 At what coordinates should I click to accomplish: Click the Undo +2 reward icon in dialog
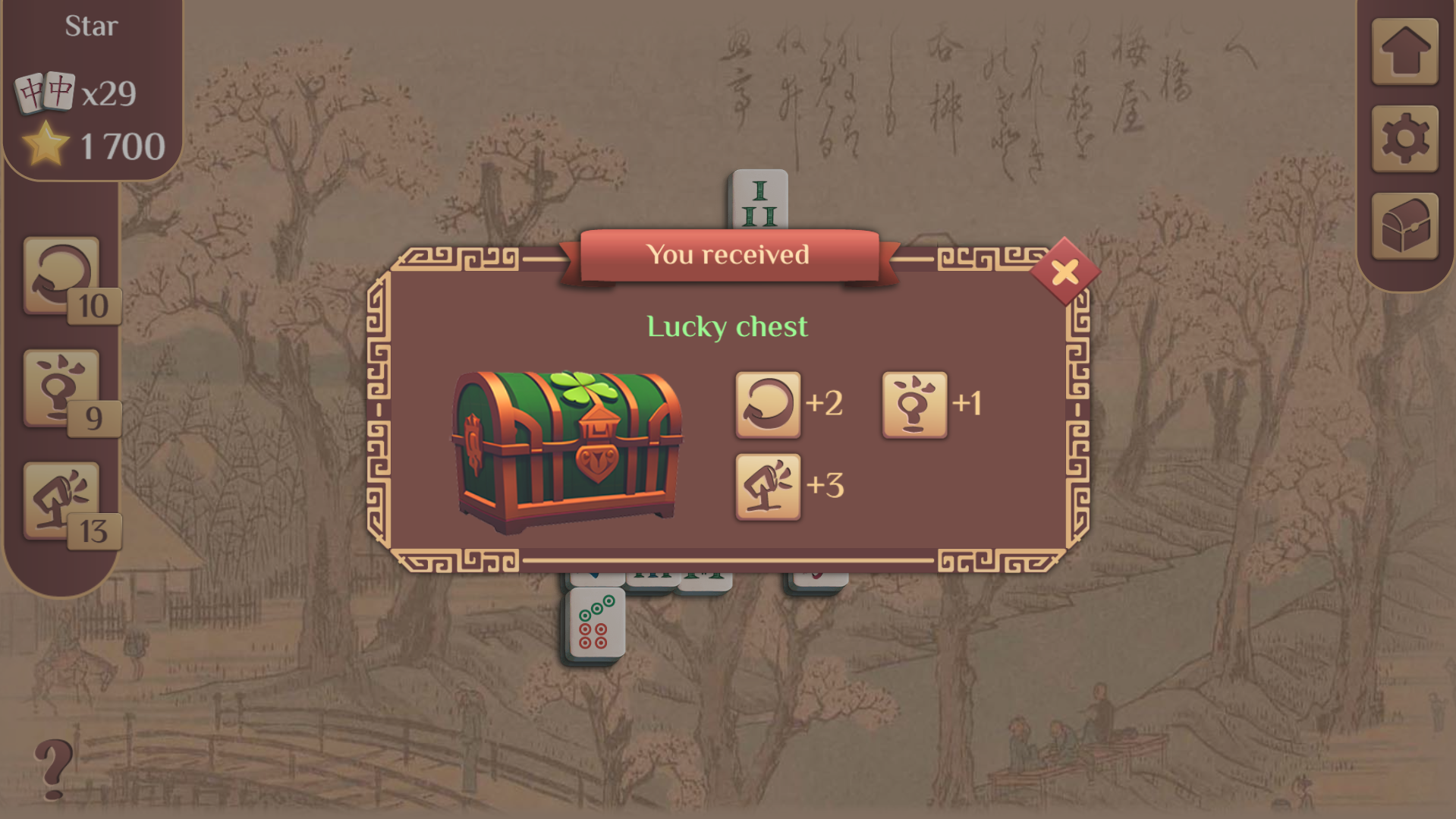(x=768, y=405)
